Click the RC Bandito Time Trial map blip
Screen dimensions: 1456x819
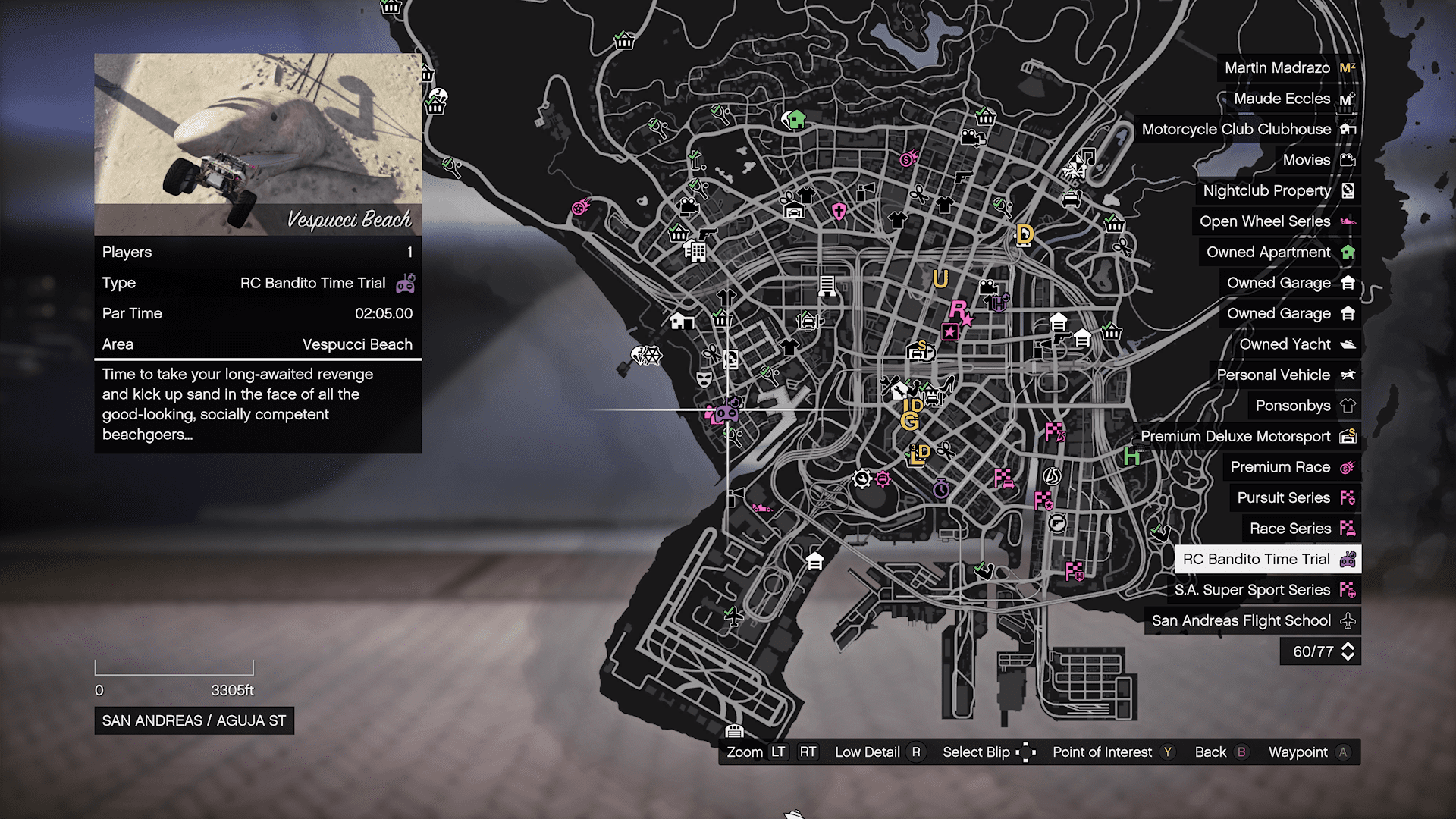click(x=727, y=412)
